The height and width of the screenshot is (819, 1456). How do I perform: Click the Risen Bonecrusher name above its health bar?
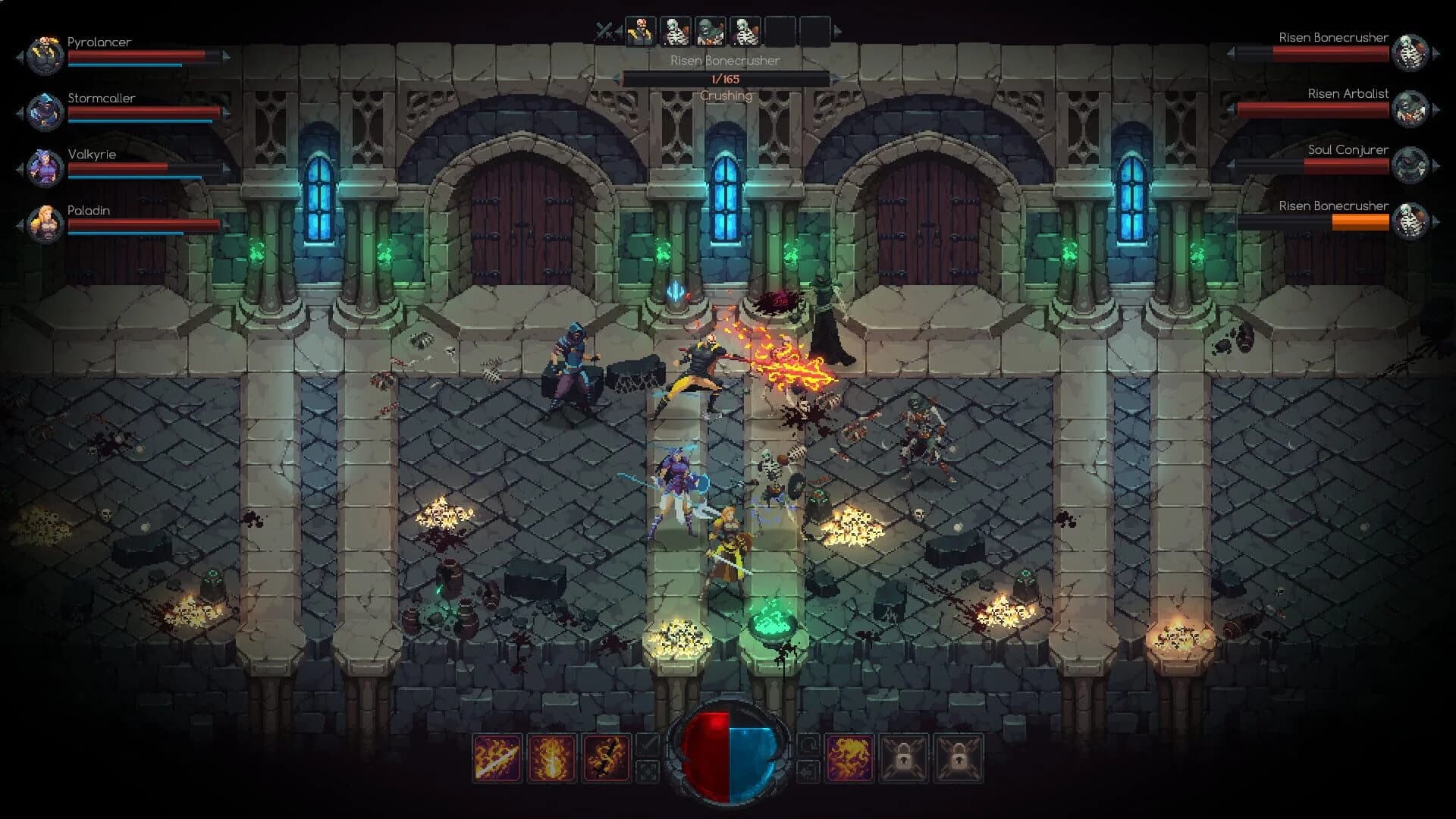723,61
